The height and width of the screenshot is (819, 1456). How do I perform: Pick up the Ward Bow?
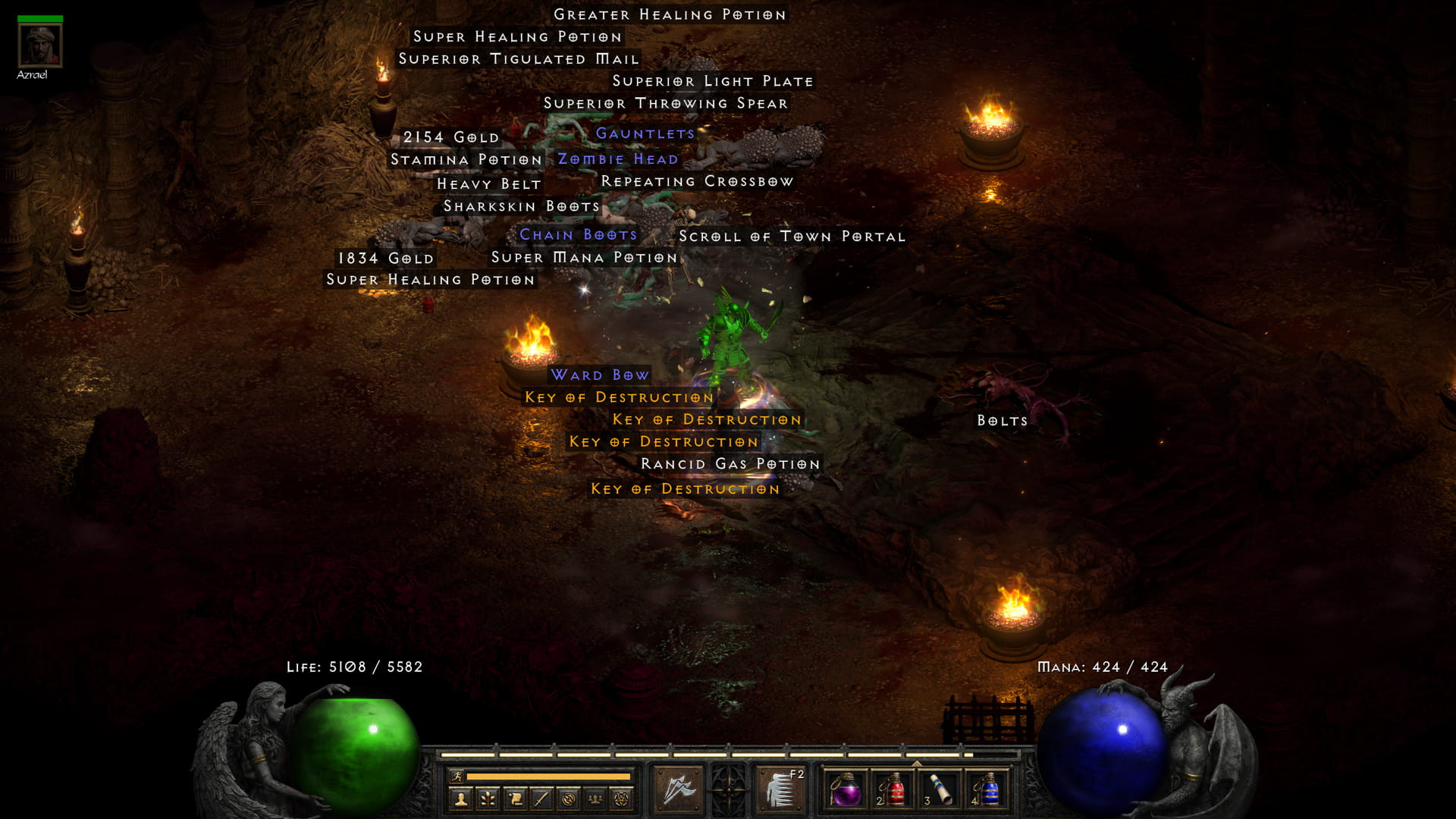pyautogui.click(x=601, y=375)
